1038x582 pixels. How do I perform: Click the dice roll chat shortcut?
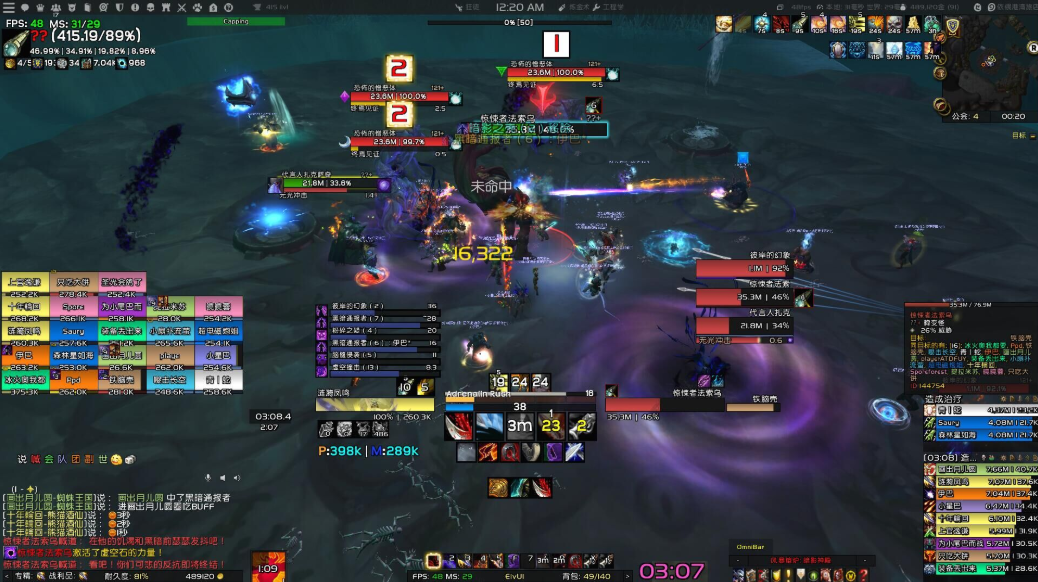[130, 459]
